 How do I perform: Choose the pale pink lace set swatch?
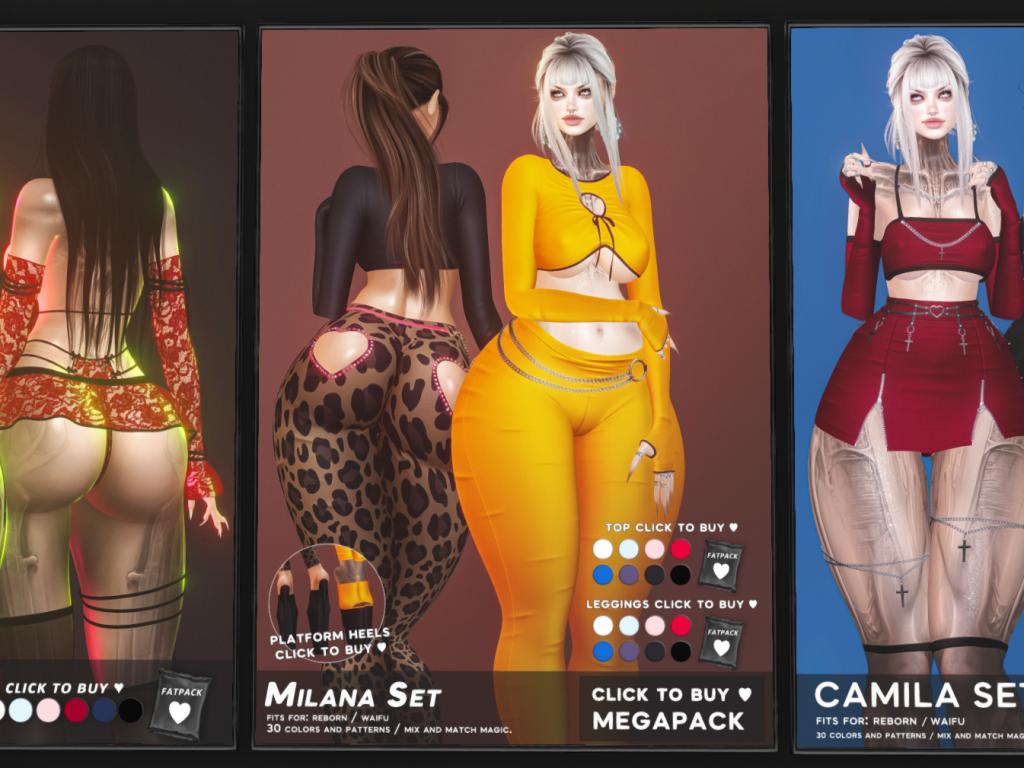coord(48,711)
